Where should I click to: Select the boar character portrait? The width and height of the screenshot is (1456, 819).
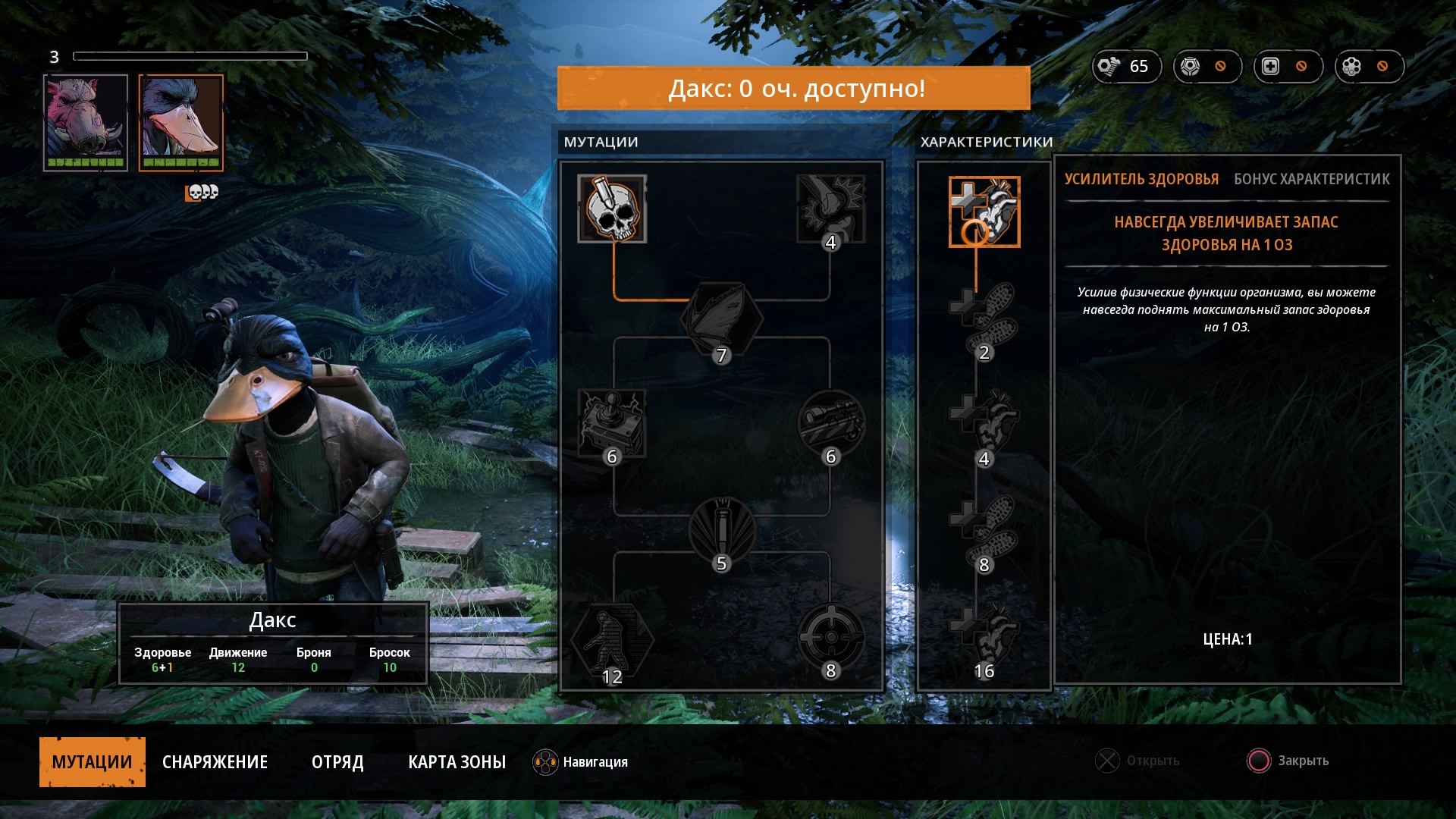[x=85, y=122]
